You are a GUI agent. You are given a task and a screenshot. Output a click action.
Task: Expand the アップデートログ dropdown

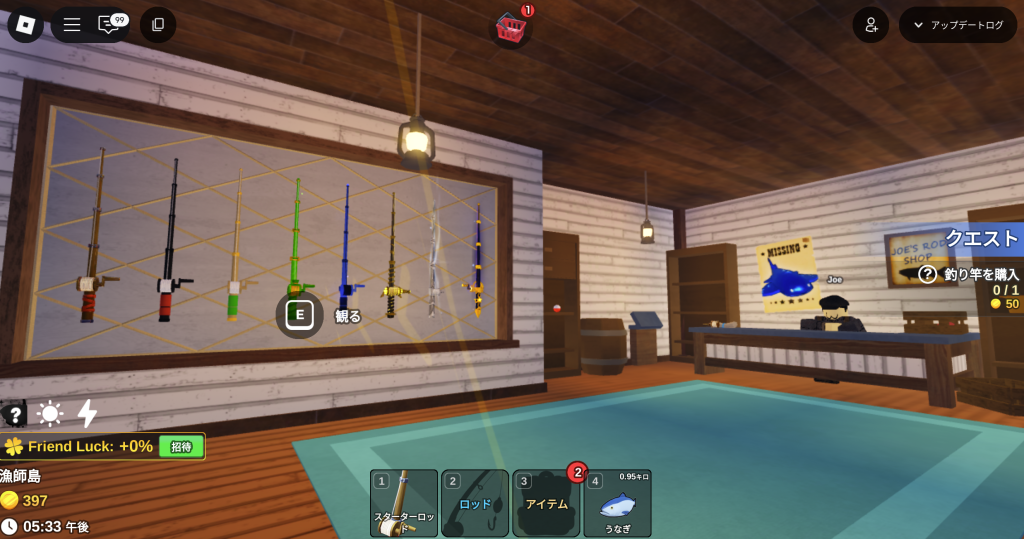click(x=958, y=25)
